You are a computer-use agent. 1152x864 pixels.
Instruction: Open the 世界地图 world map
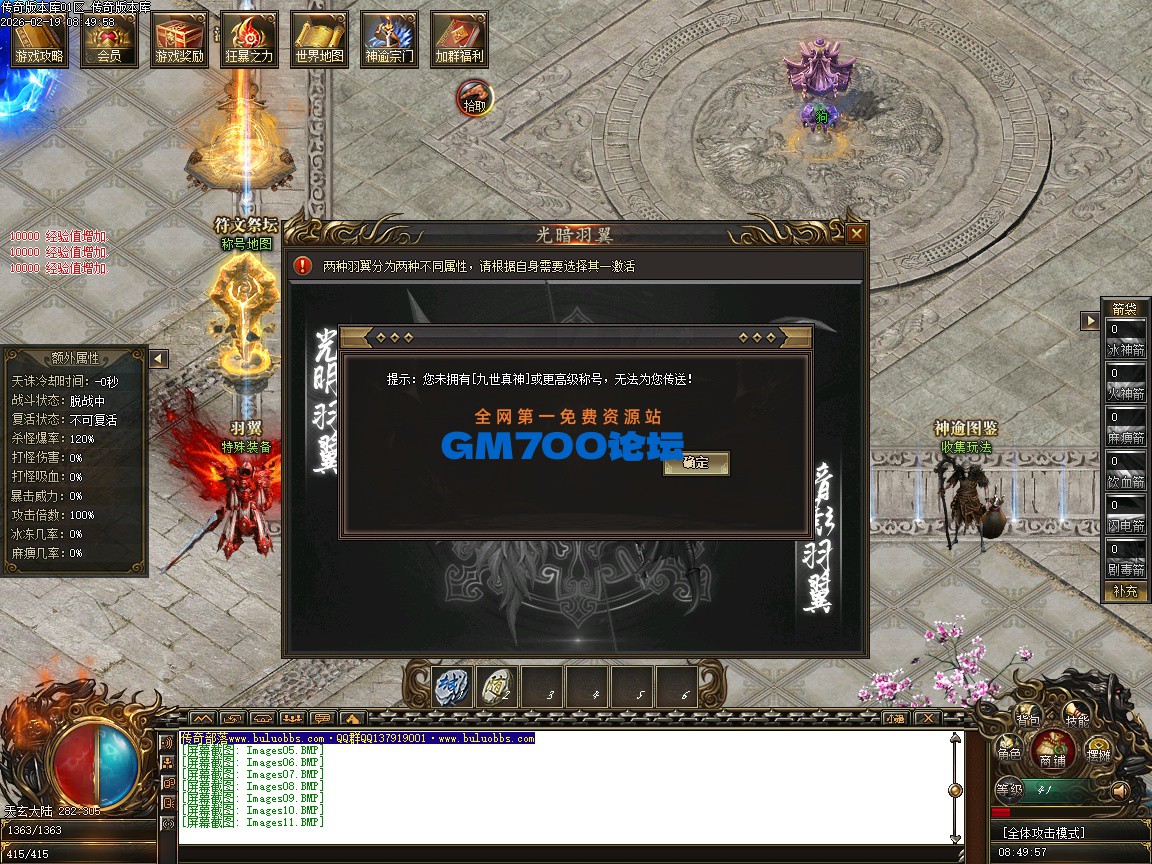point(319,40)
